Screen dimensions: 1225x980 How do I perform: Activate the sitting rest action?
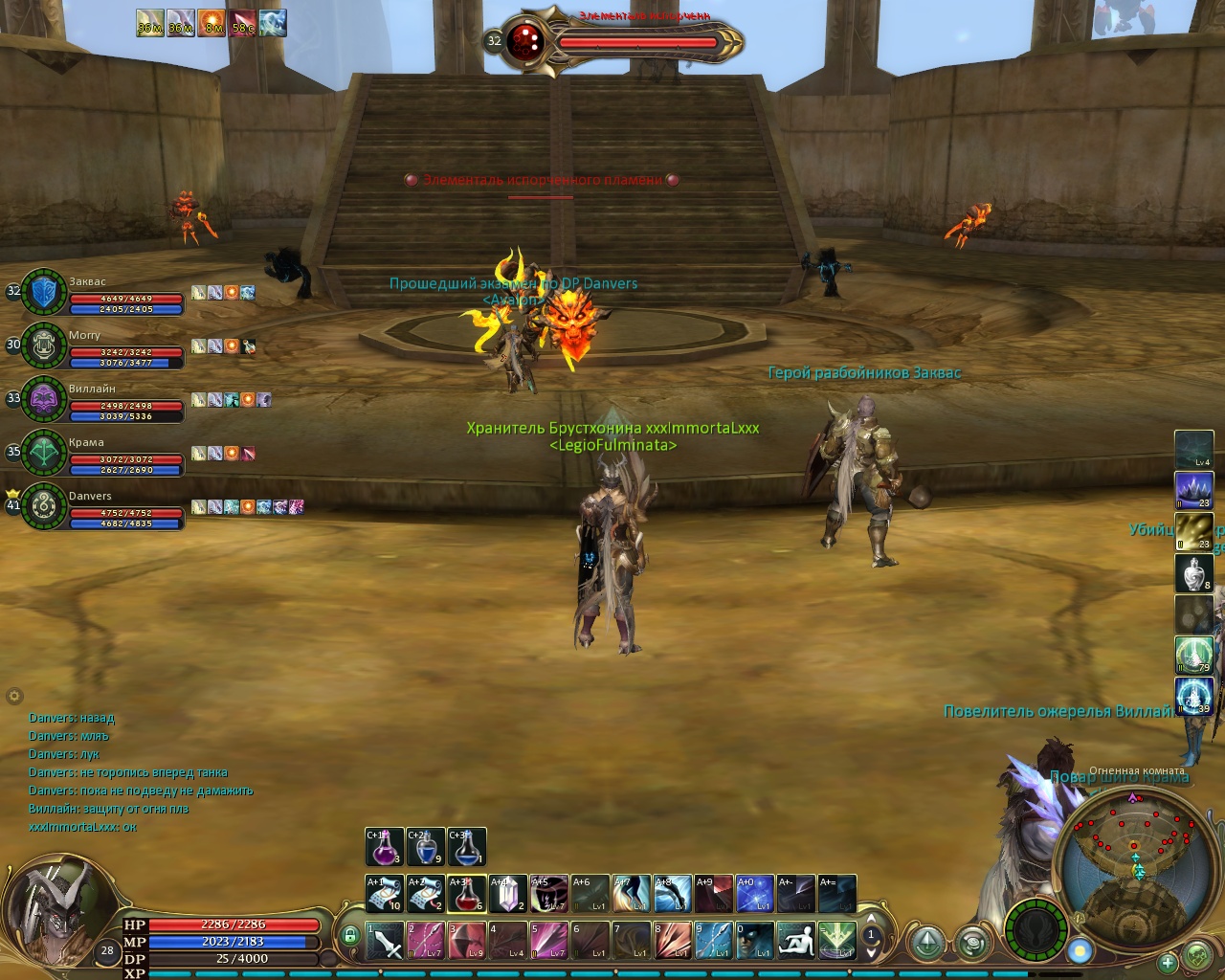pyautogui.click(x=795, y=941)
